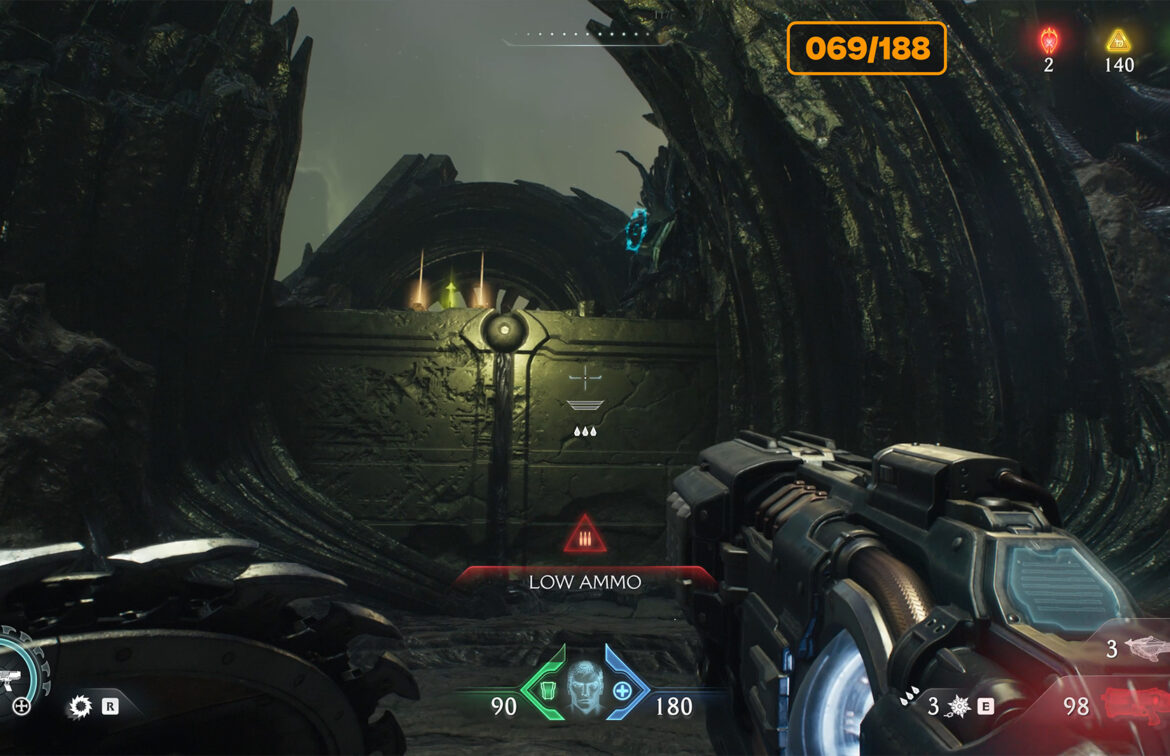The width and height of the screenshot is (1170, 756).
Task: Choose the secondary weapon slot with 3 ammo
Action: point(1140,650)
